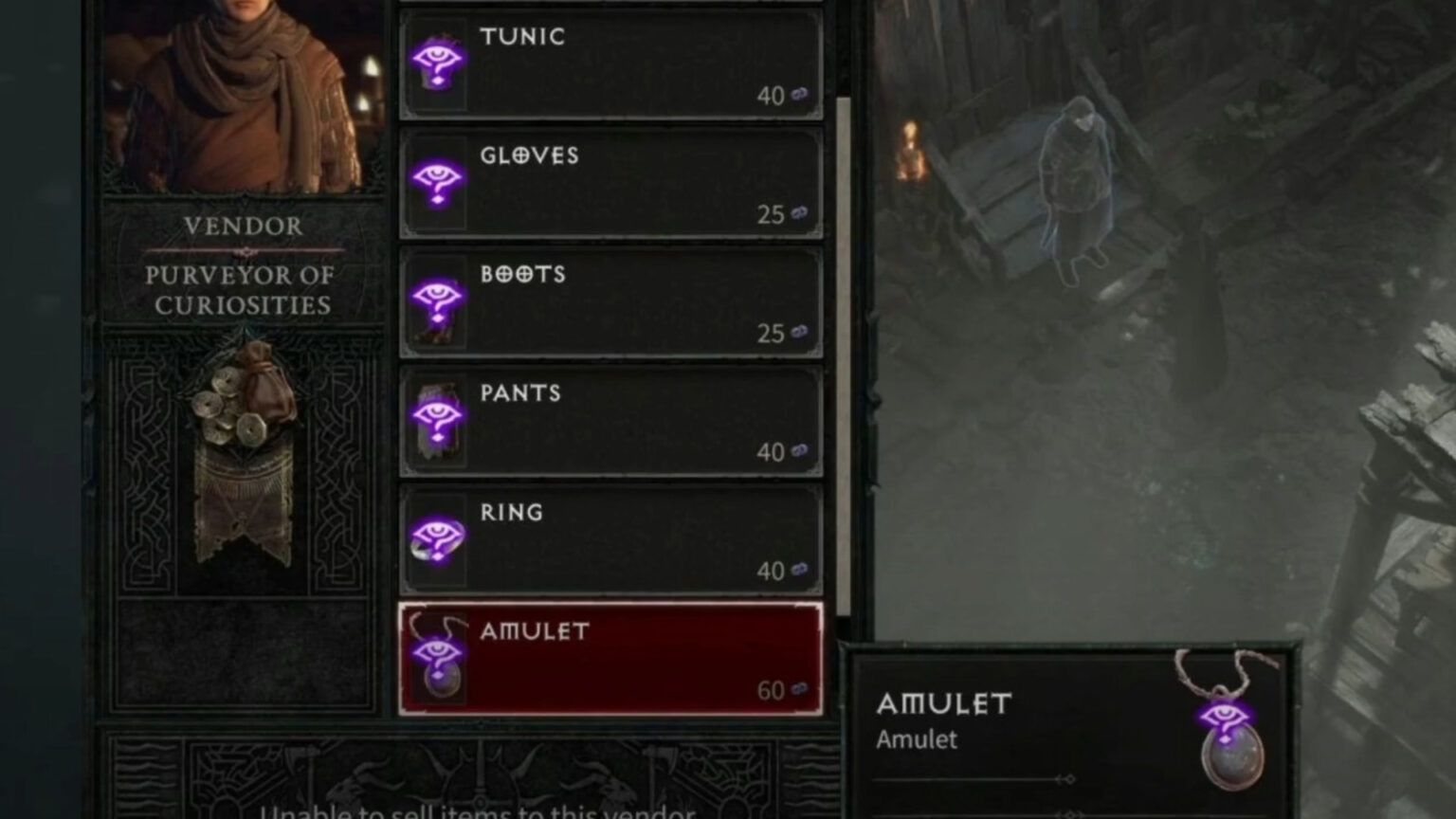Click the gold cost icon next to Tunic

pos(797,96)
